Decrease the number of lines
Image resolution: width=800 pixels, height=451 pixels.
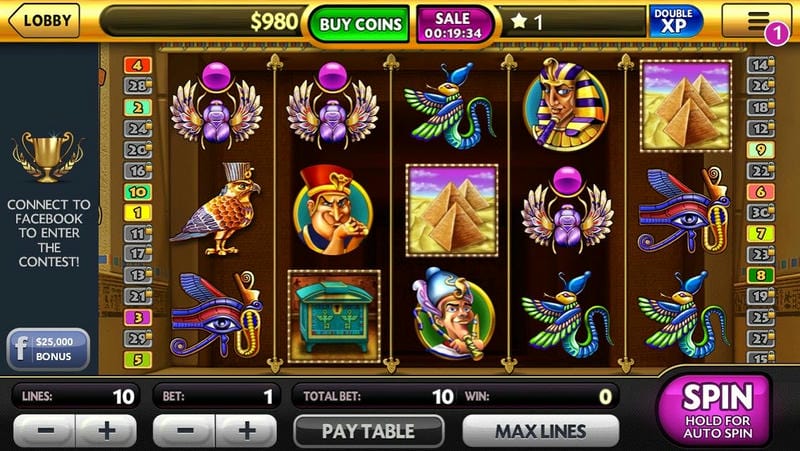coord(43,432)
